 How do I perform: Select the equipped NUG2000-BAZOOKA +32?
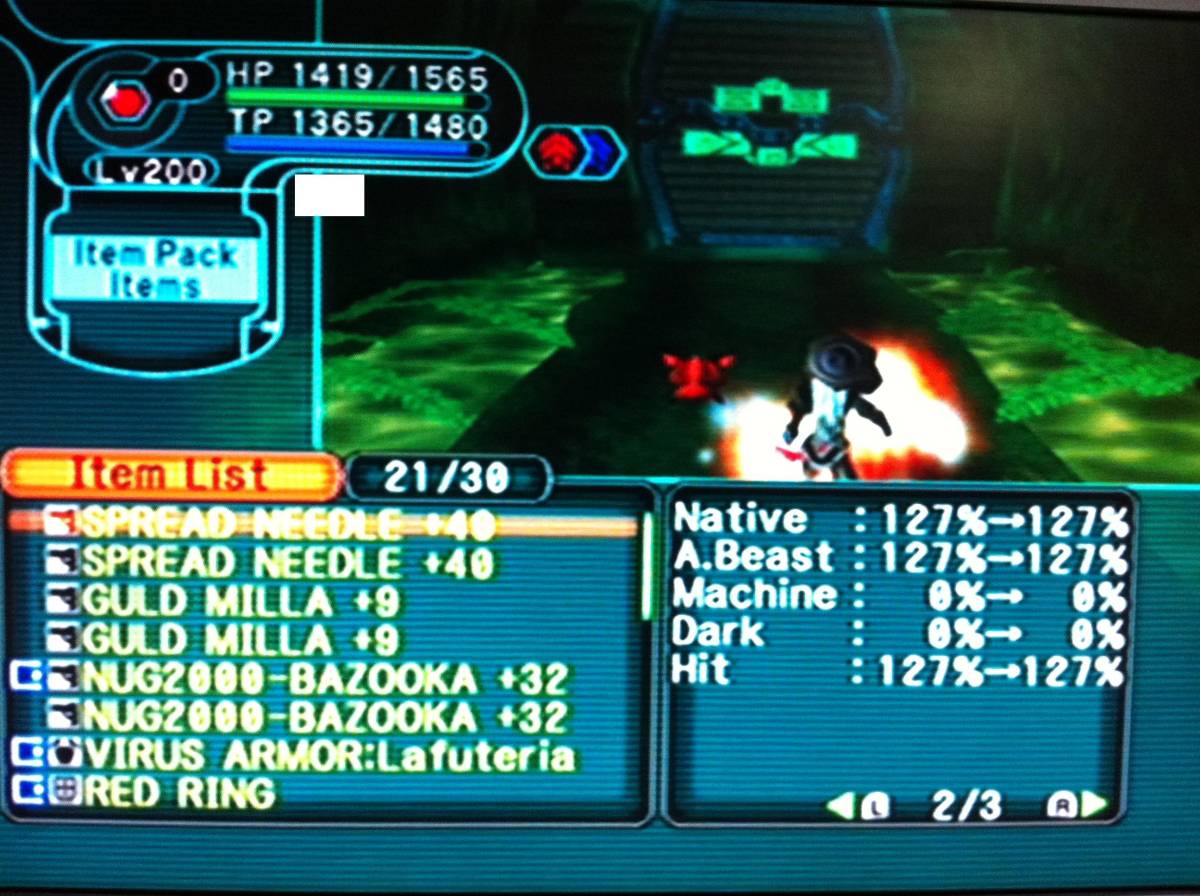pyautogui.click(x=325, y=679)
